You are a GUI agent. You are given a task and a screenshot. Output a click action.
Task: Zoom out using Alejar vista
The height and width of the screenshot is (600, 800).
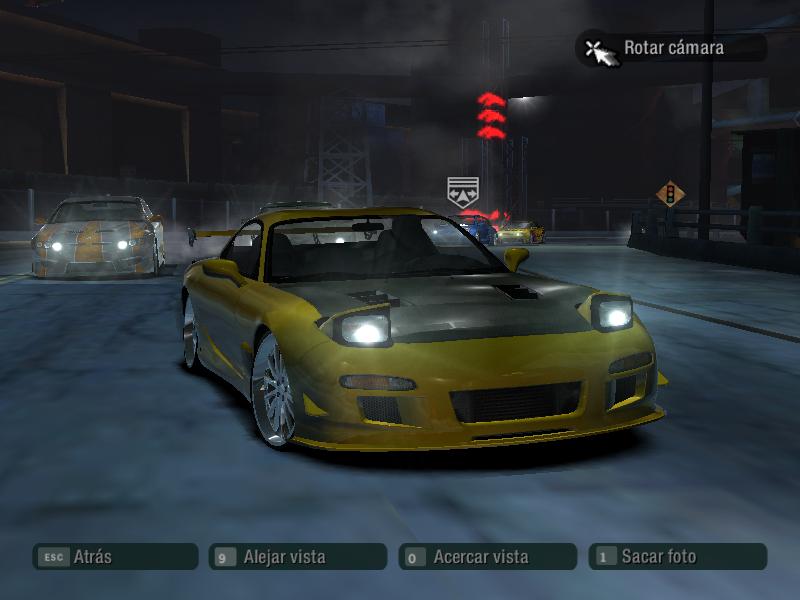297,557
